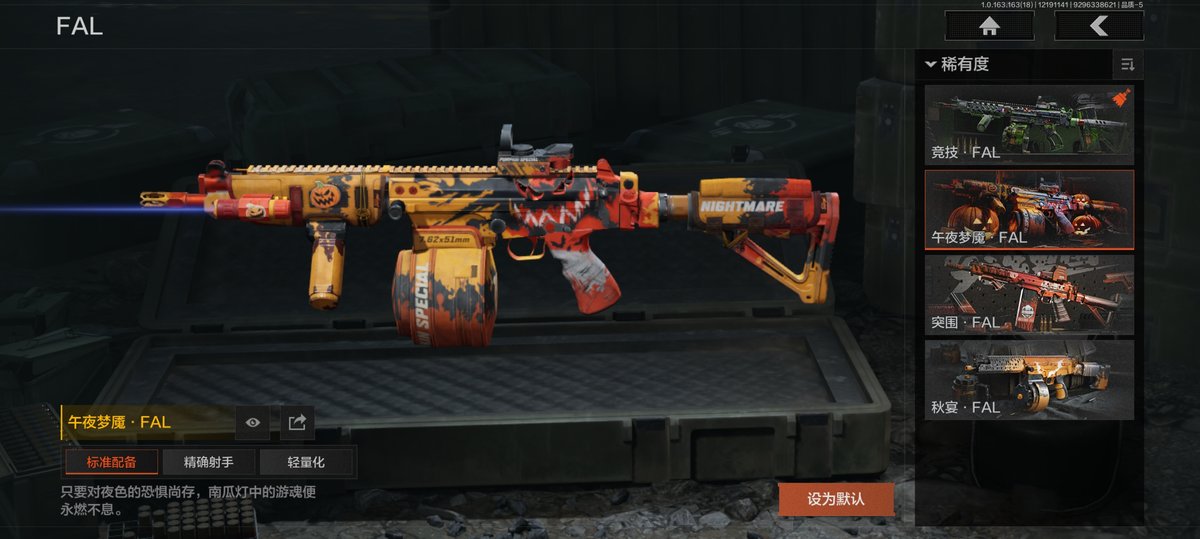Screen dimensions: 1200x539
Task: Choose the 午夜梦魇 · FAL skin thumbnail
Action: pyautogui.click(x=1028, y=209)
